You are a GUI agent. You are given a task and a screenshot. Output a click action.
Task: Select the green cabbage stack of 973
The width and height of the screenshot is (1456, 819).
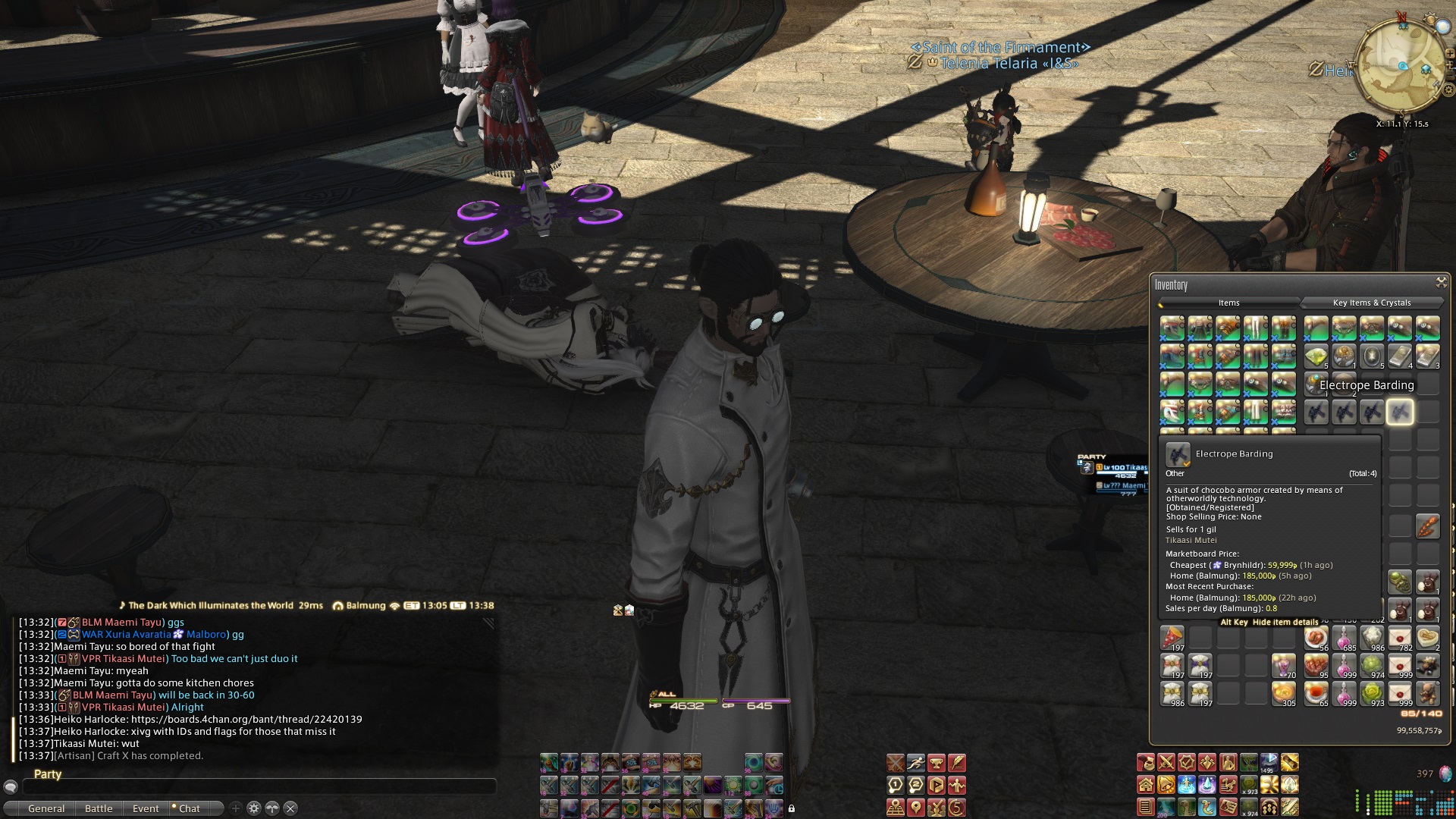[x=1372, y=693]
